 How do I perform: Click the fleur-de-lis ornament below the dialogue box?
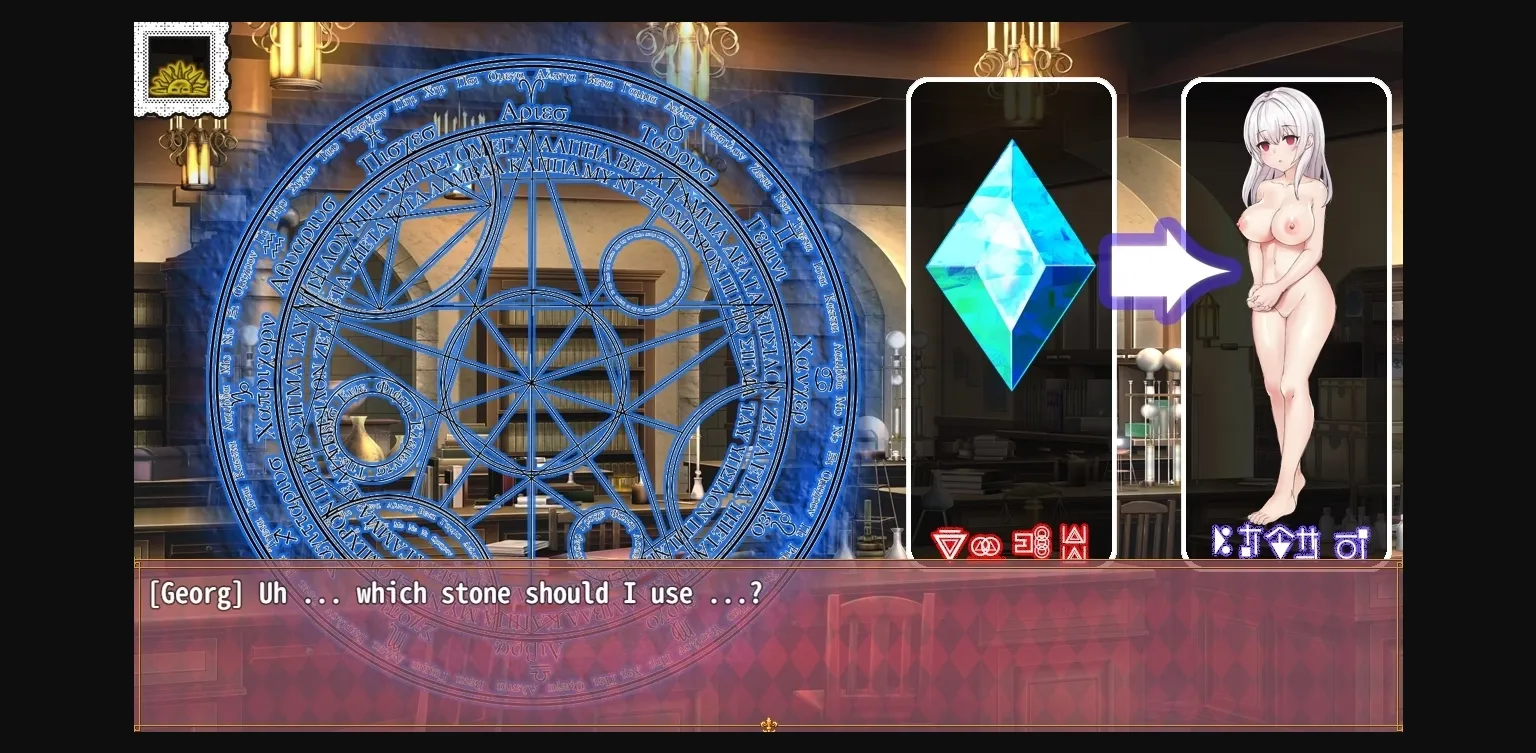[768, 724]
